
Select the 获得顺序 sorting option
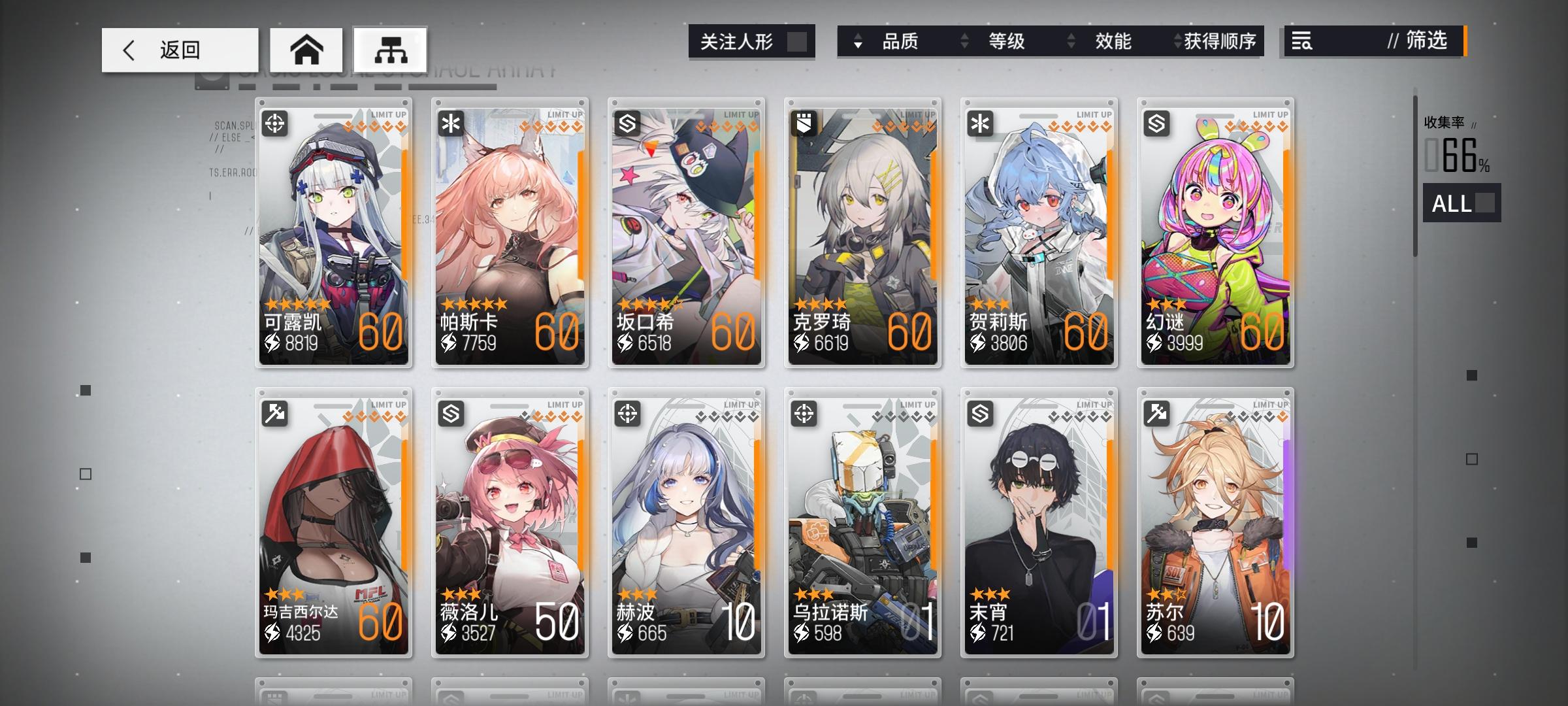coord(1225,41)
